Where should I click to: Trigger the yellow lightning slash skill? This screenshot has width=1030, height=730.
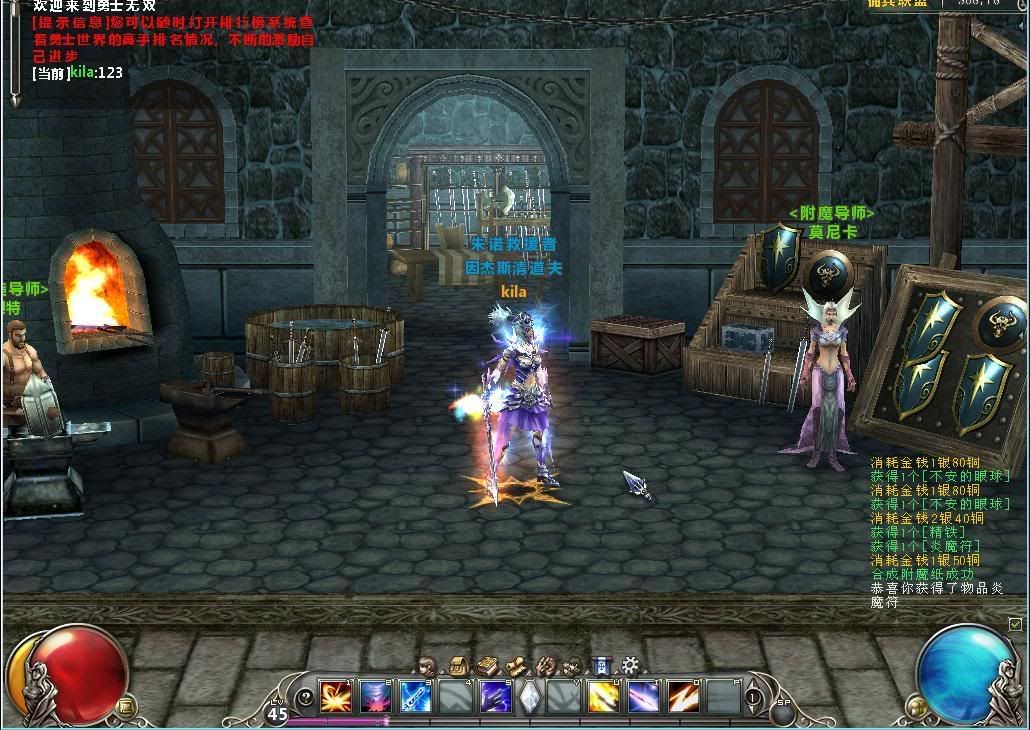tap(603, 696)
